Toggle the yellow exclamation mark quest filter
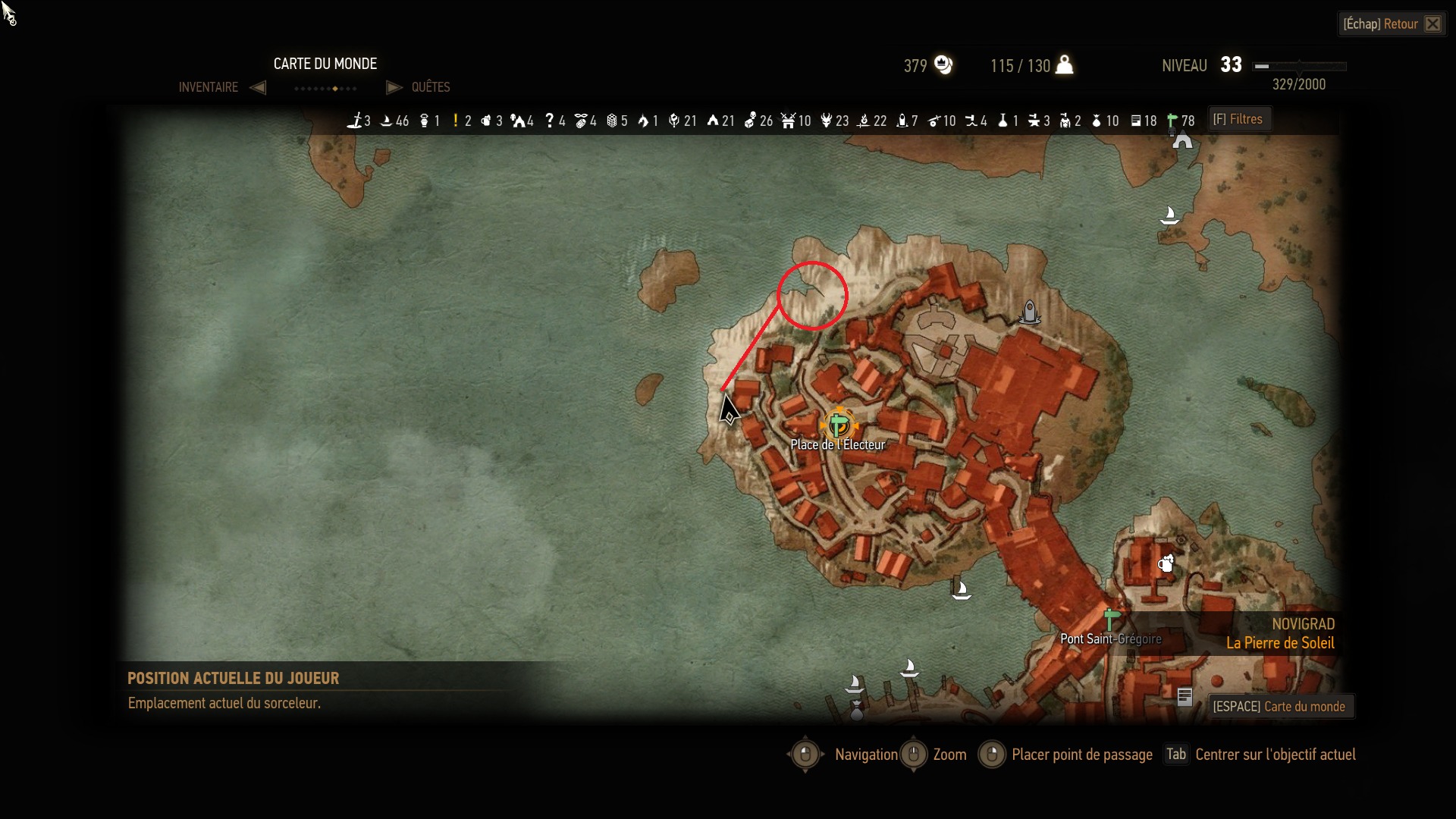 (x=456, y=121)
